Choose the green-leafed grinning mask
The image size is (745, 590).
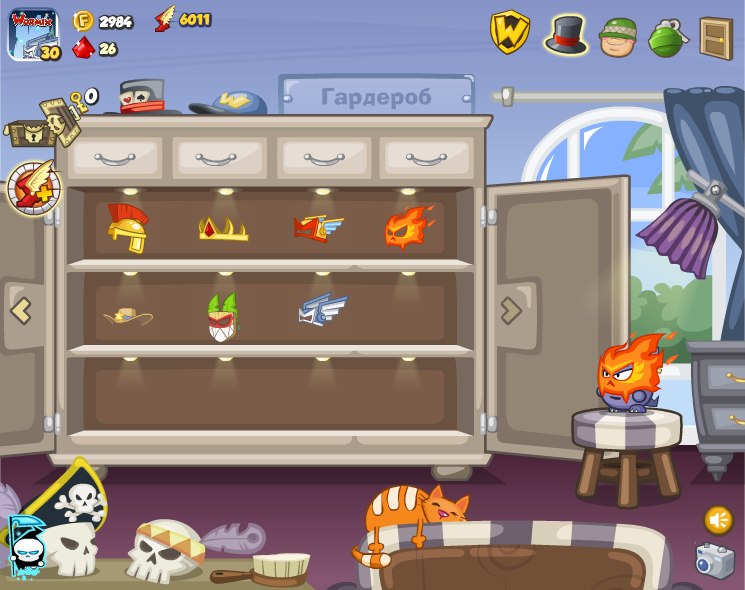pos(223,316)
